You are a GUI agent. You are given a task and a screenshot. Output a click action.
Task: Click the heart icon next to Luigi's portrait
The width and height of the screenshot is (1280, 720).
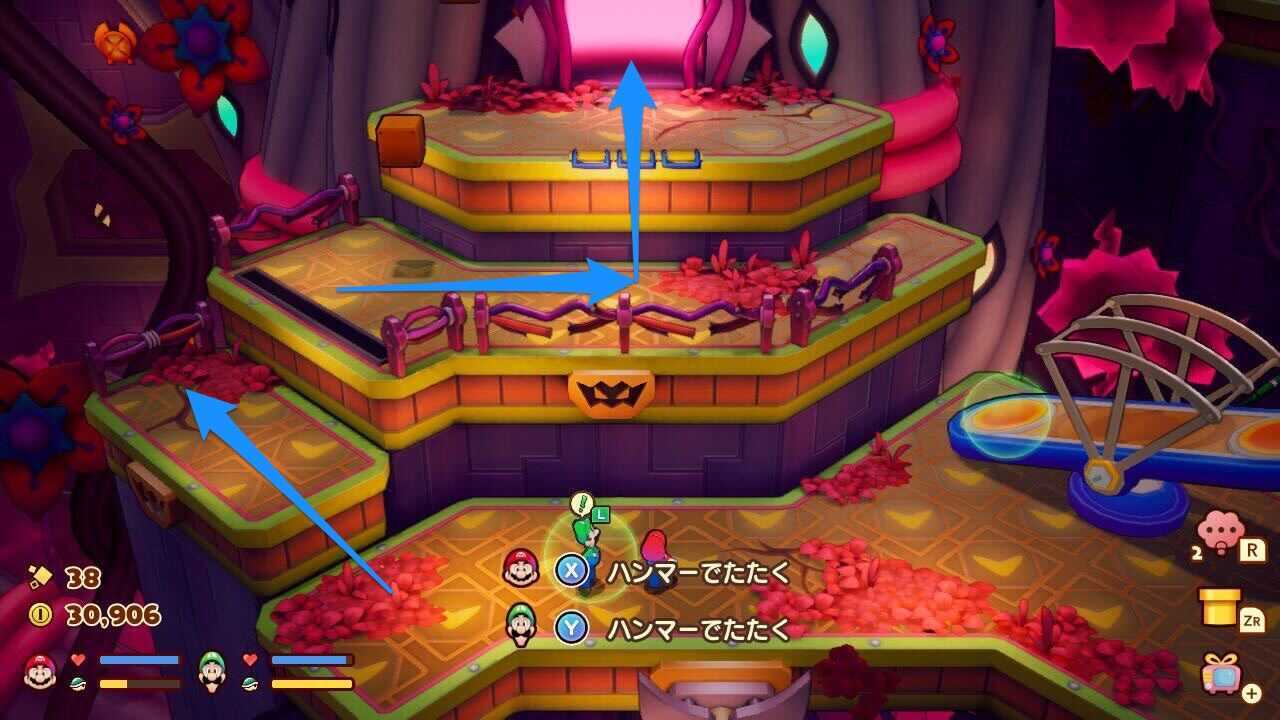(248, 660)
